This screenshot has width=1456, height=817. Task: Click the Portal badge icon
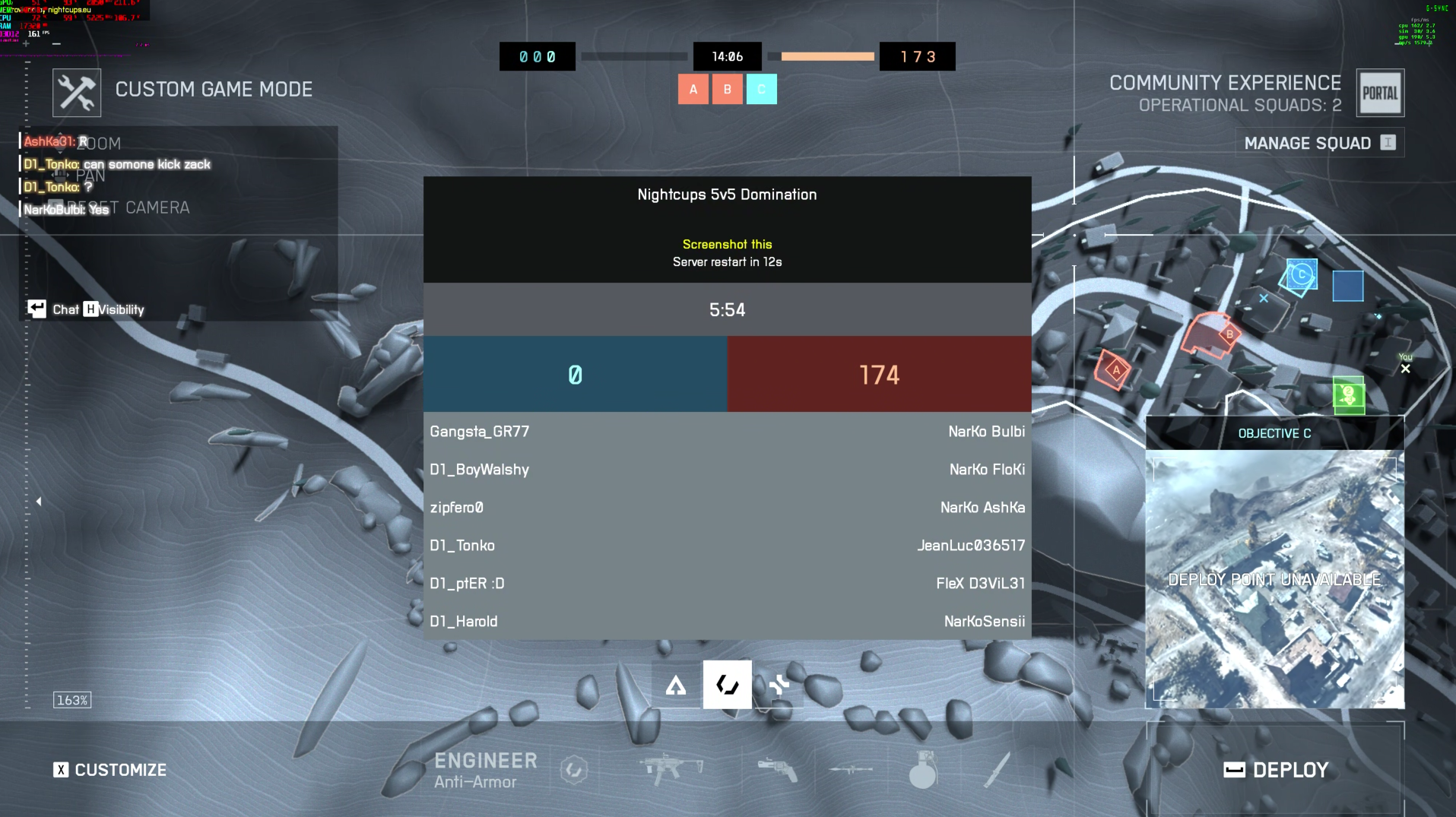(x=1380, y=93)
